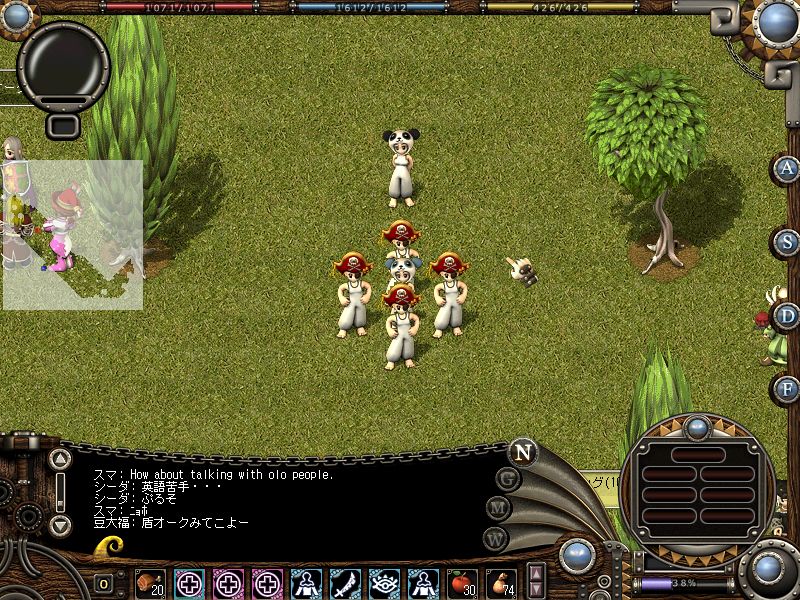Click the hotbar page down arrow

coord(536,590)
